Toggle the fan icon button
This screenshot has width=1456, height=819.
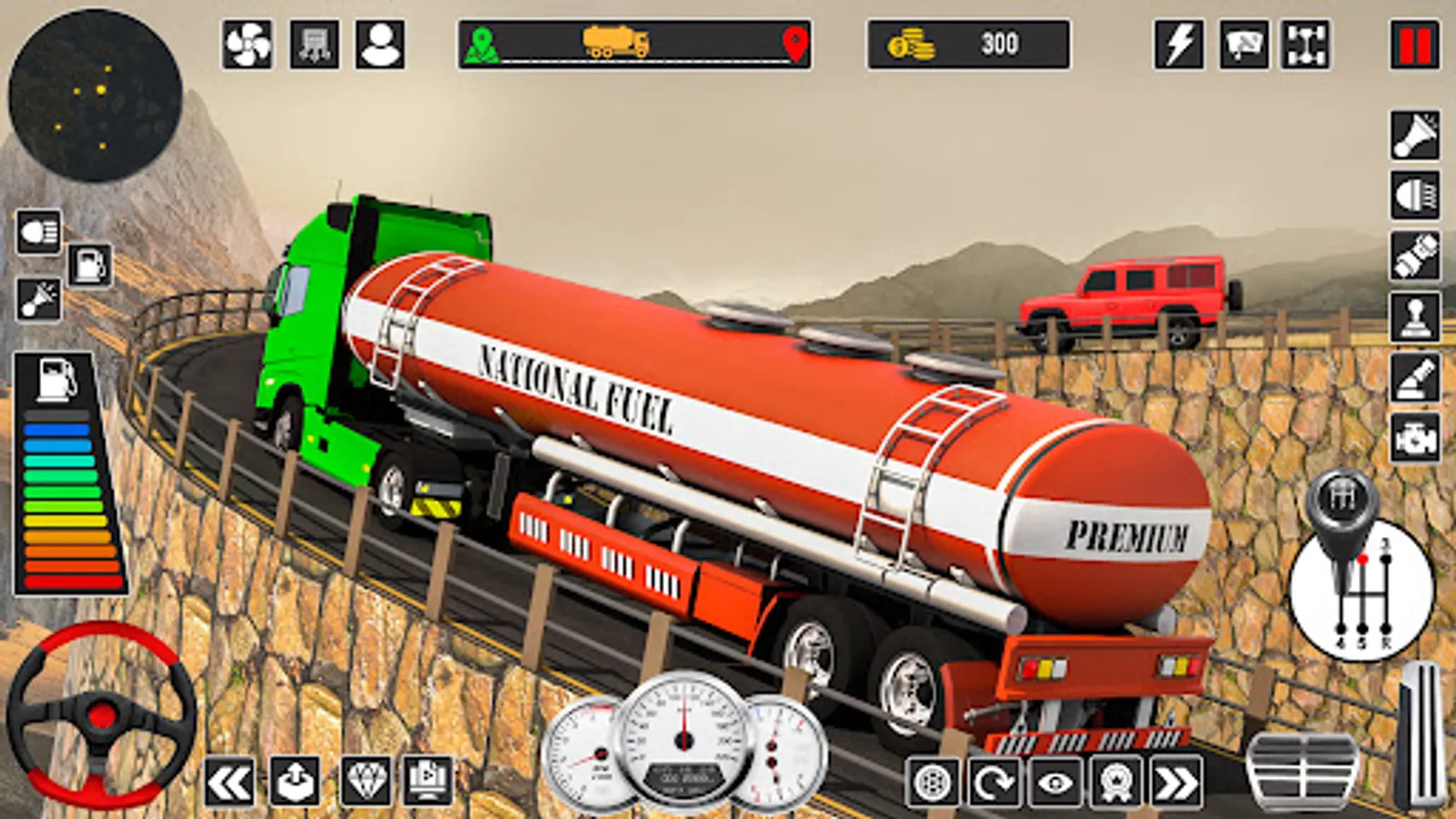(x=247, y=45)
